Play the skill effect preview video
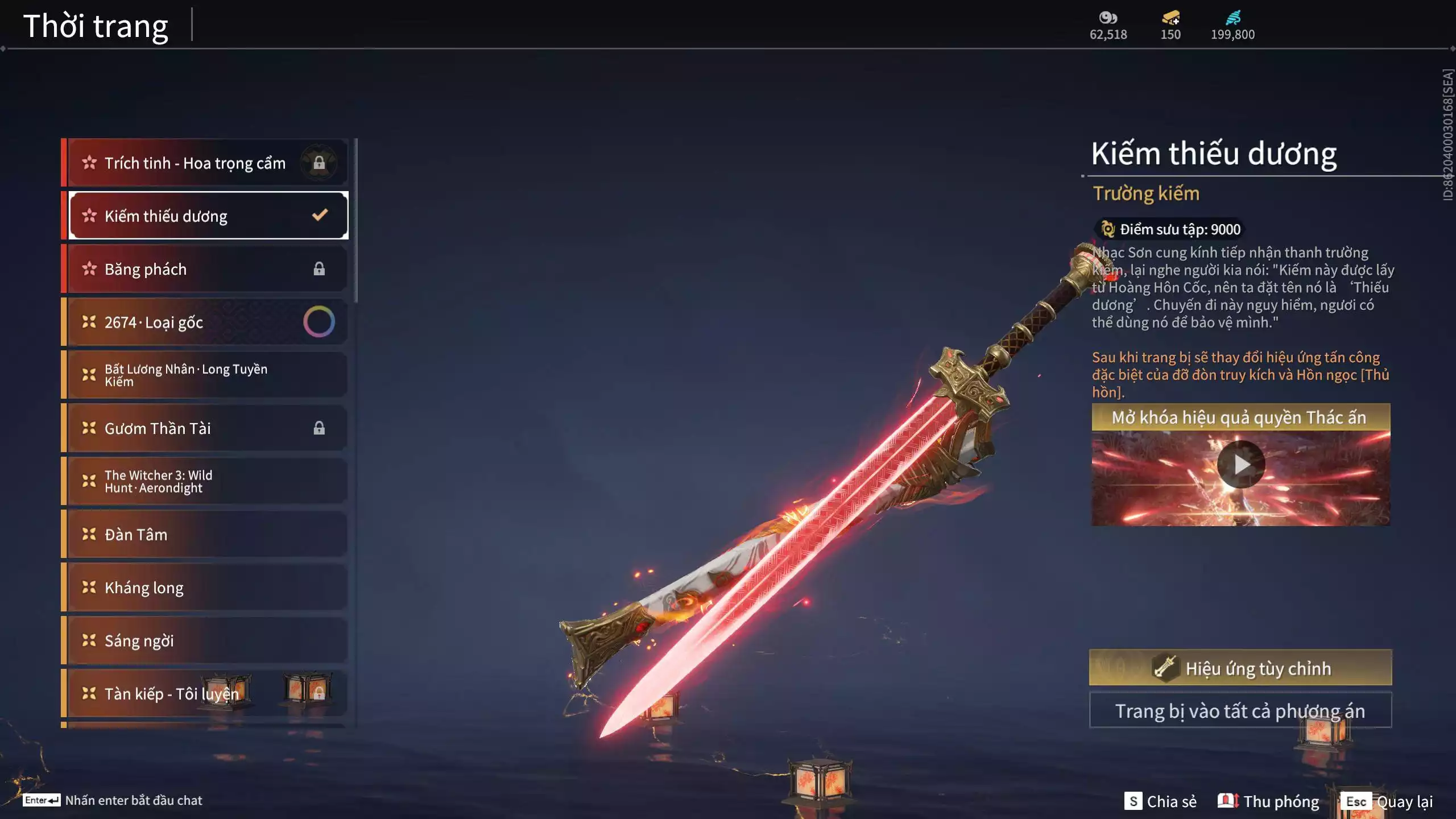The width and height of the screenshot is (1456, 819). click(x=1241, y=465)
